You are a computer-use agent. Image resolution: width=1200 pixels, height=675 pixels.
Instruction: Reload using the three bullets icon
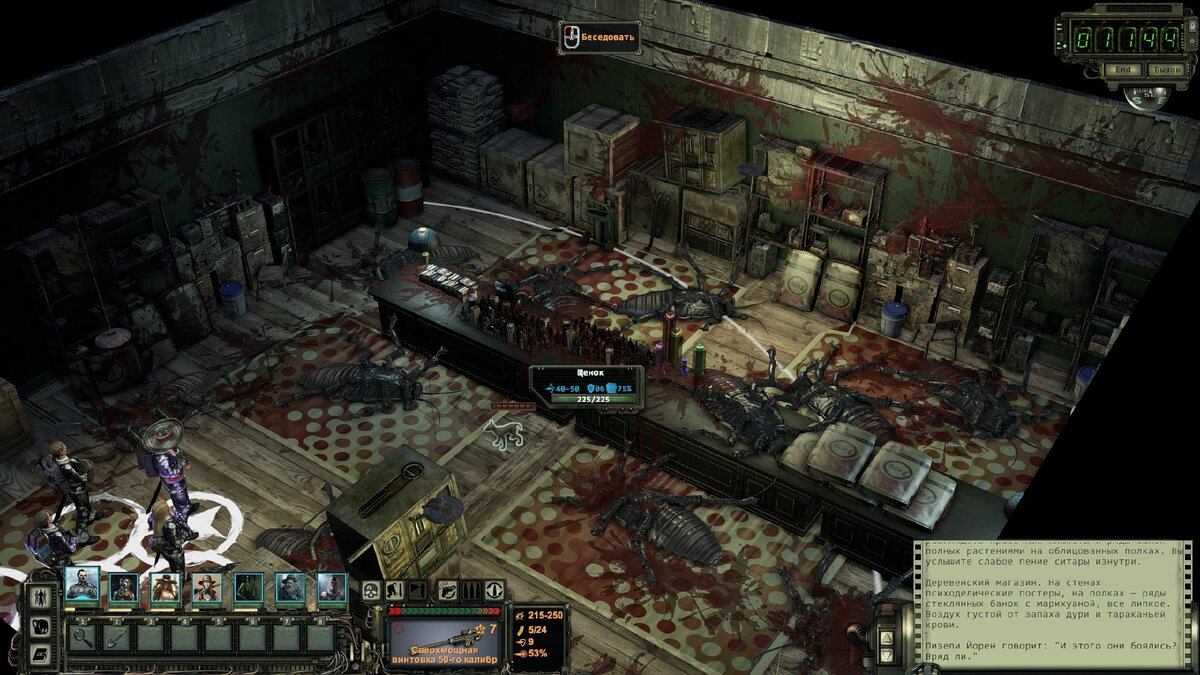tap(470, 591)
